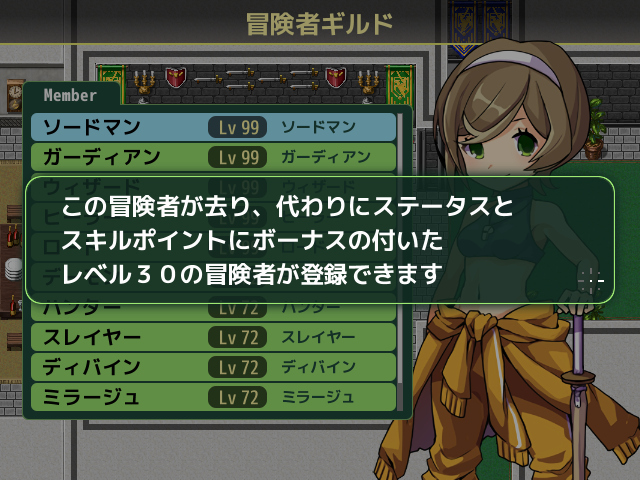This screenshot has width=640, height=480.
Task: Select the Lv 99 ソードマン member row
Action: (x=214, y=128)
